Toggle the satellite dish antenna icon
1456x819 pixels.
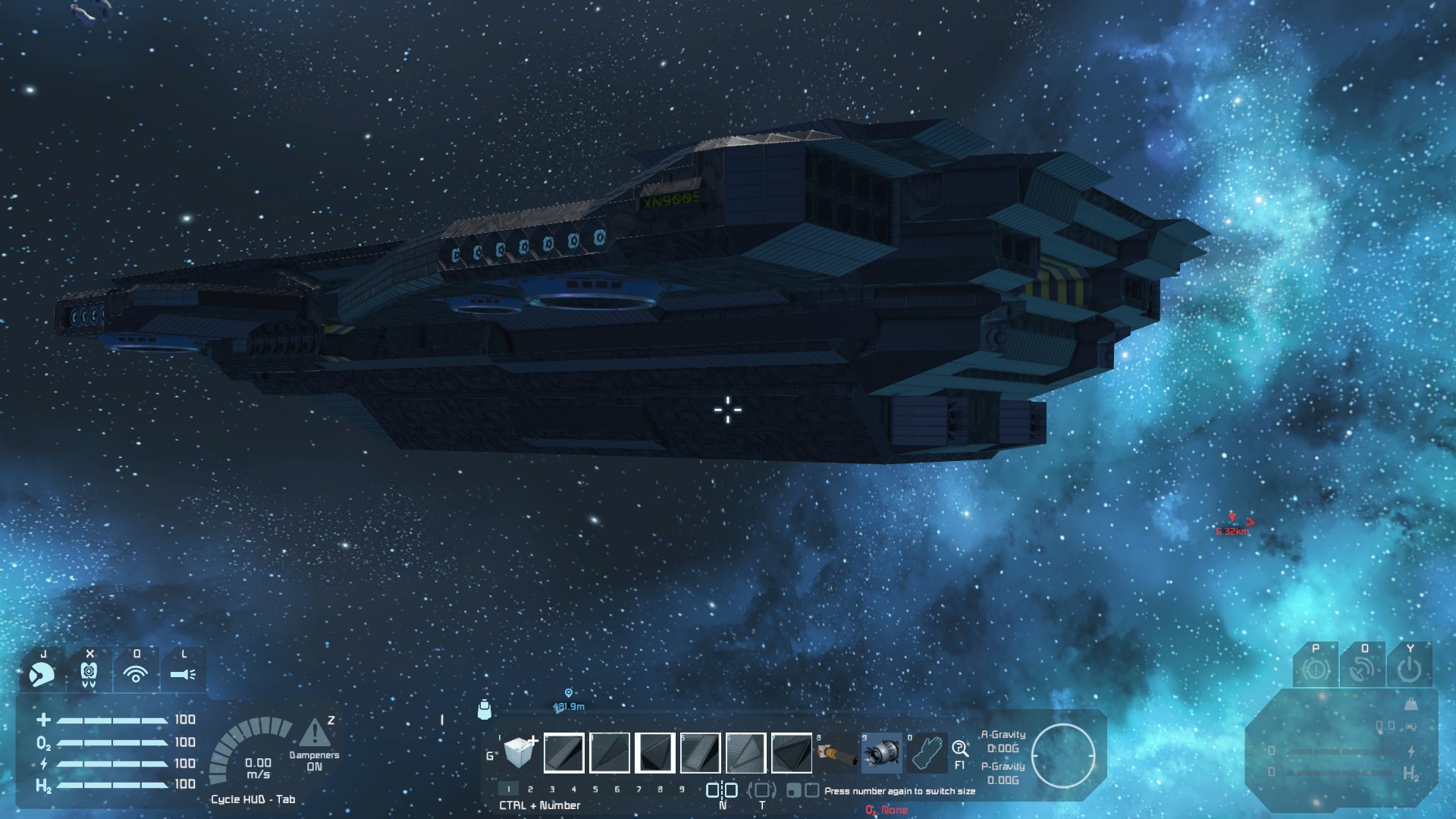1362,670
